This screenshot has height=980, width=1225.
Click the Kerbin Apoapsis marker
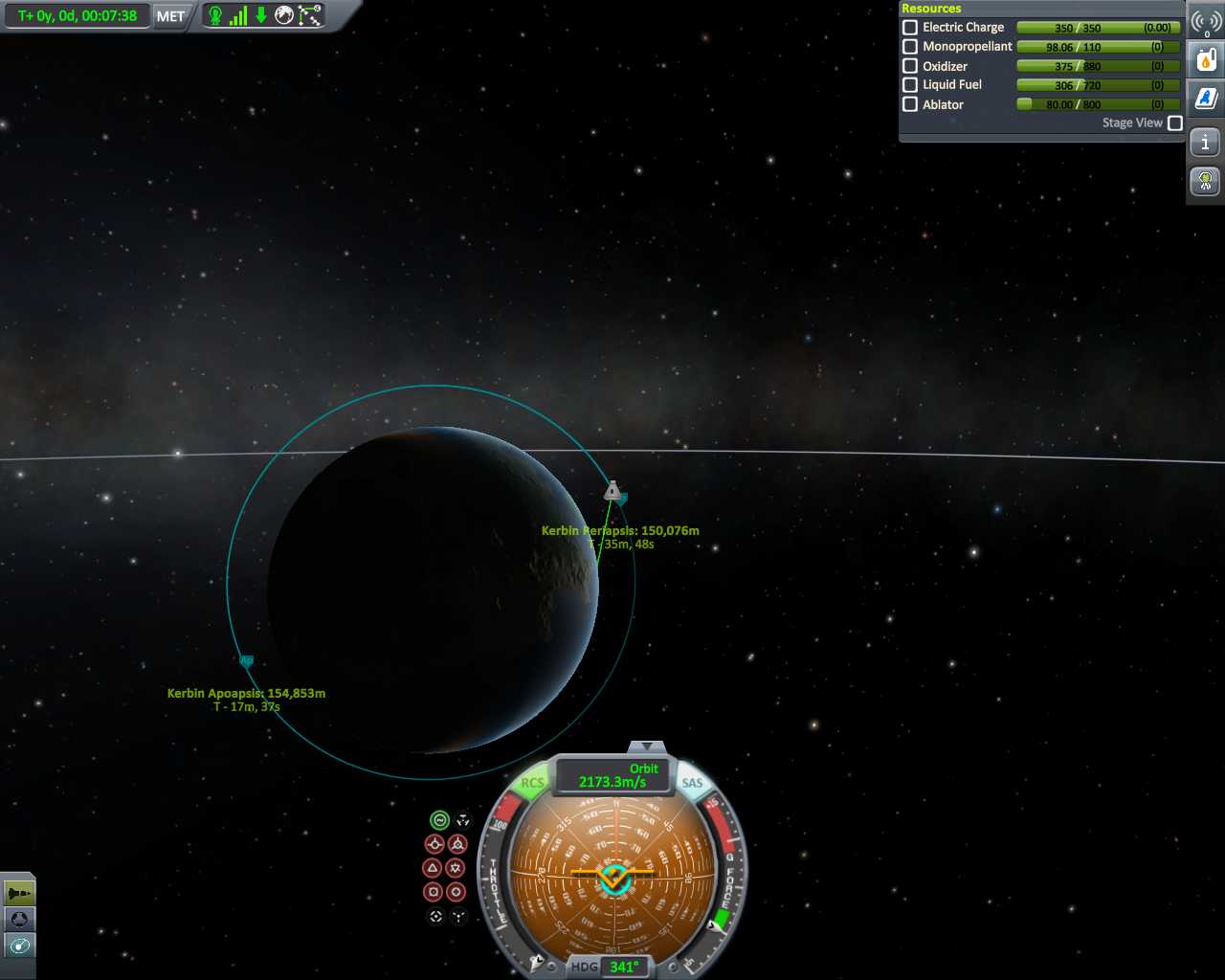(x=246, y=661)
